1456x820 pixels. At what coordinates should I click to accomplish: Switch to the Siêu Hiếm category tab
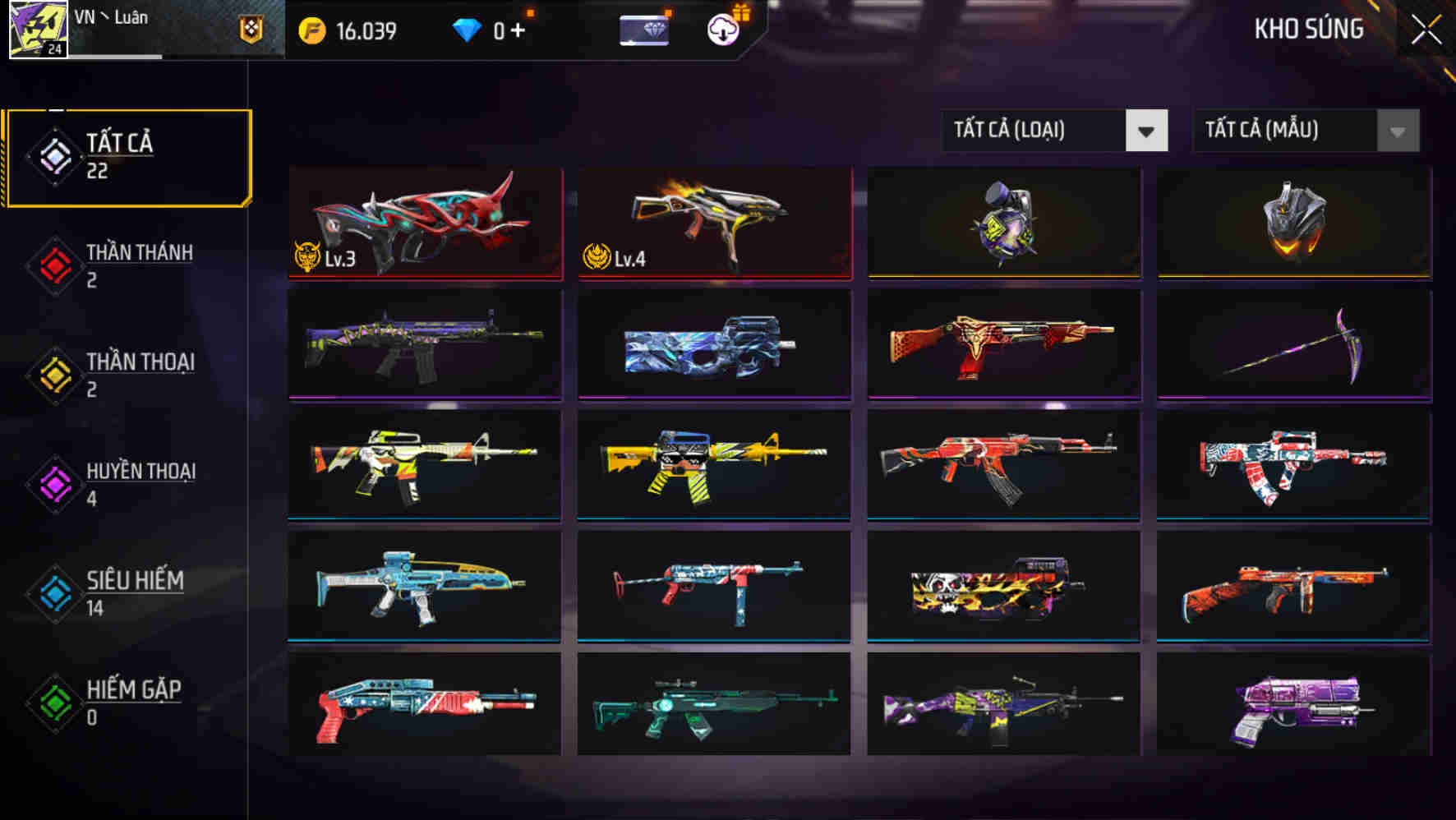point(136,592)
